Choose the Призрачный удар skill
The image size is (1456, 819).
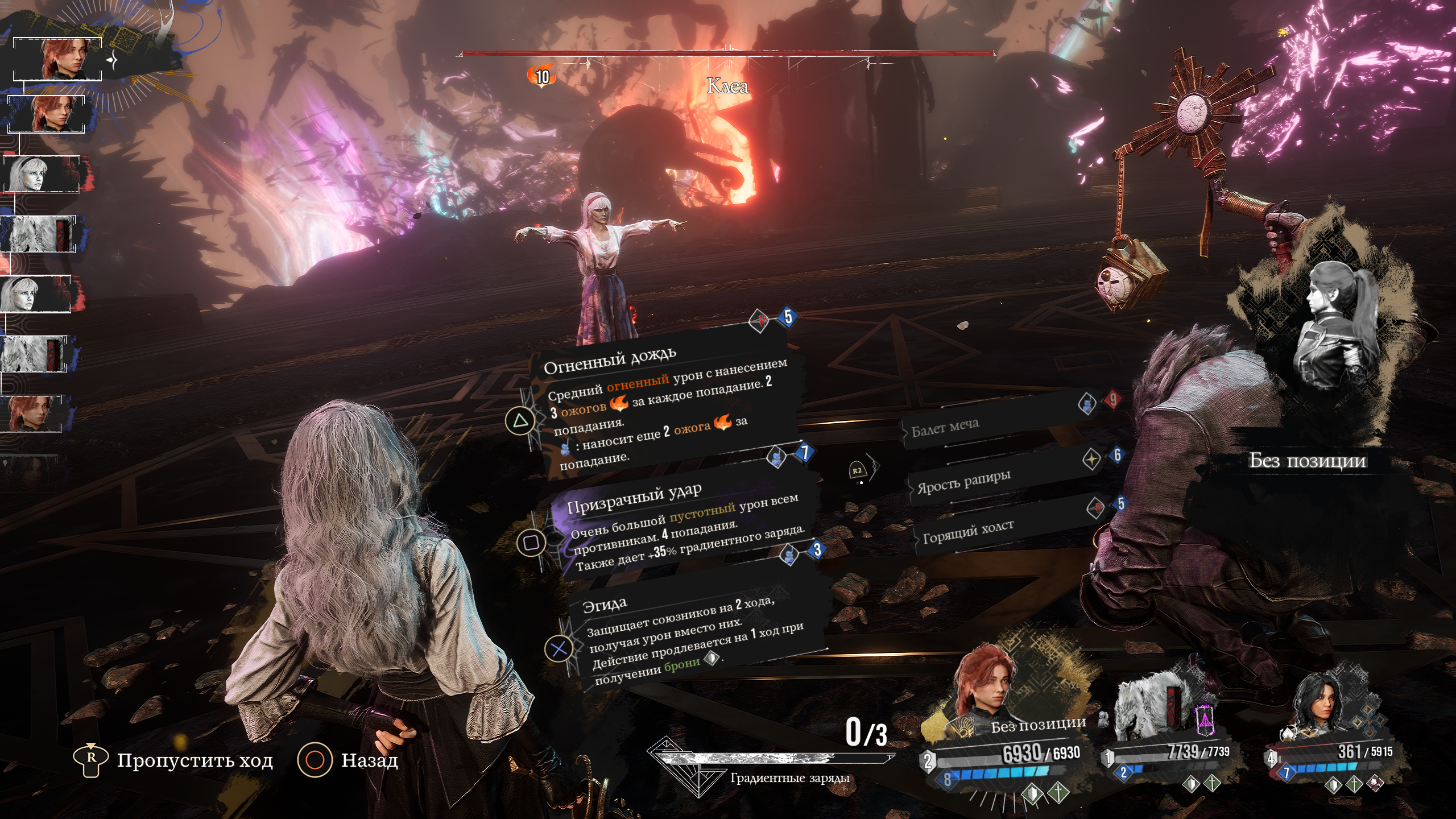point(677,523)
